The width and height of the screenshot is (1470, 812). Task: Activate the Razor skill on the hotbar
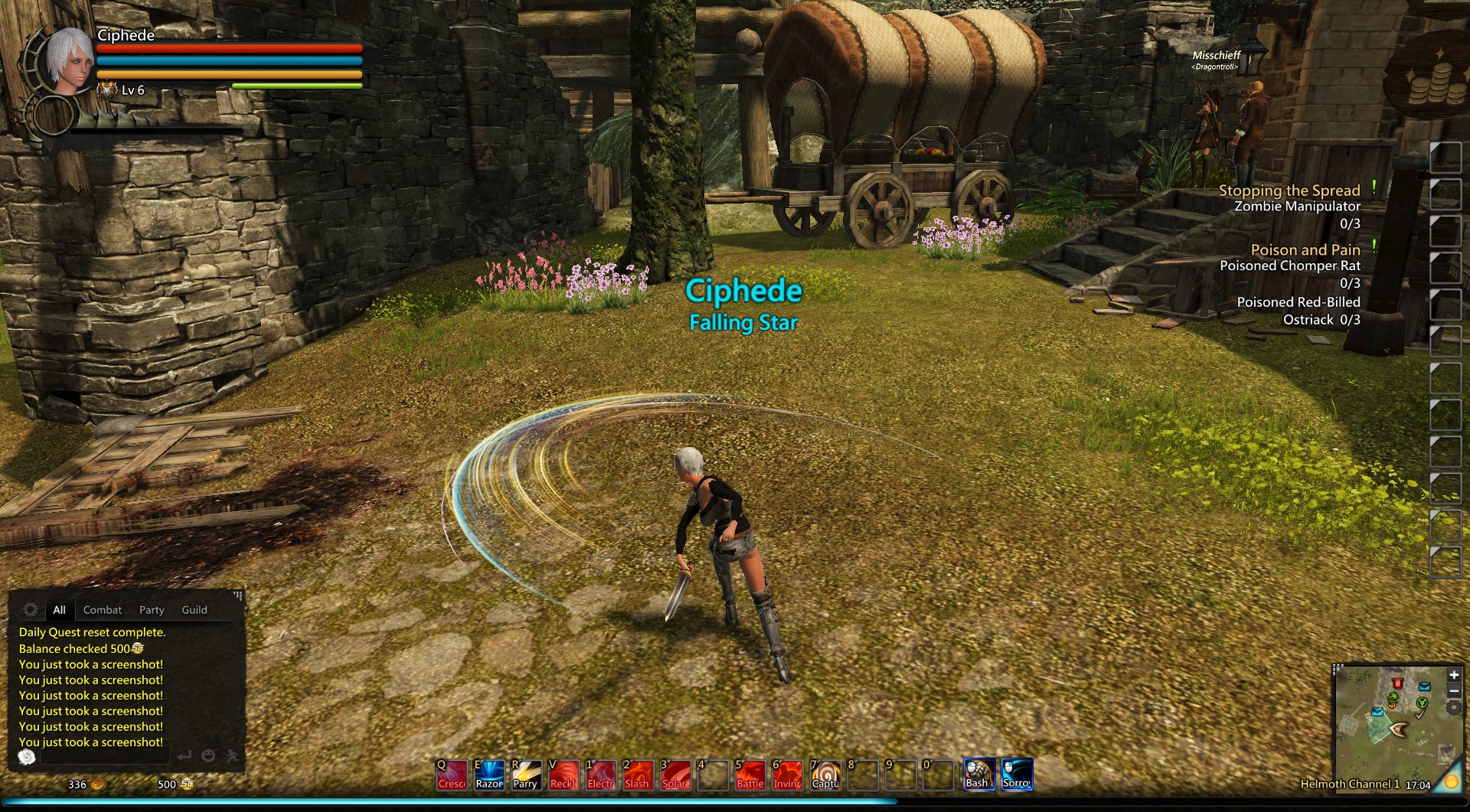tap(489, 774)
